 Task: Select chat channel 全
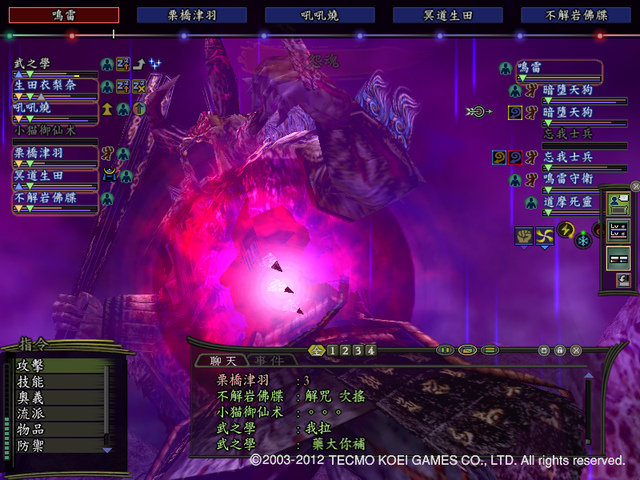point(317,351)
